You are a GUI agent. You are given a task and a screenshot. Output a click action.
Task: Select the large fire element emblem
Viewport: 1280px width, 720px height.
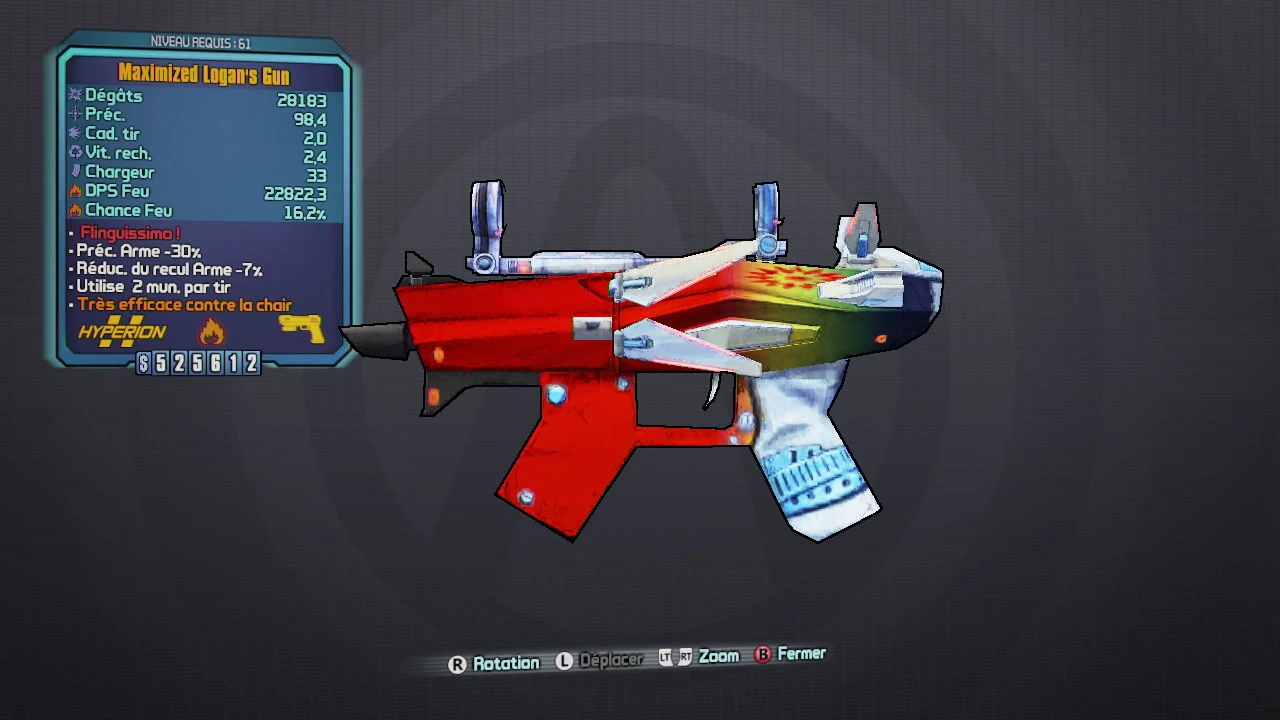coord(211,330)
